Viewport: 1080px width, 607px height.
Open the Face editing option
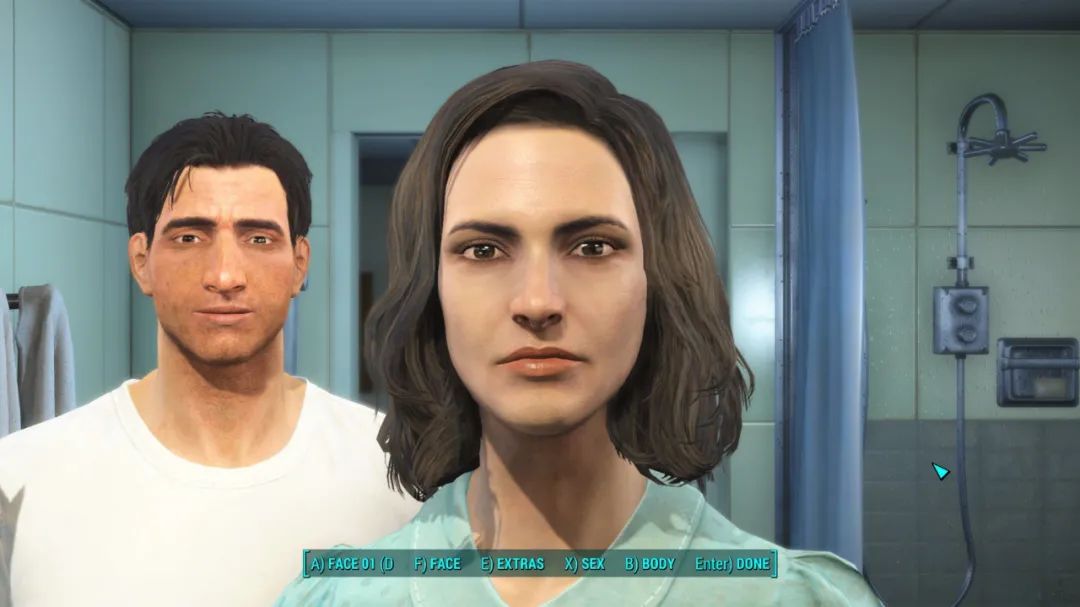tap(437, 564)
